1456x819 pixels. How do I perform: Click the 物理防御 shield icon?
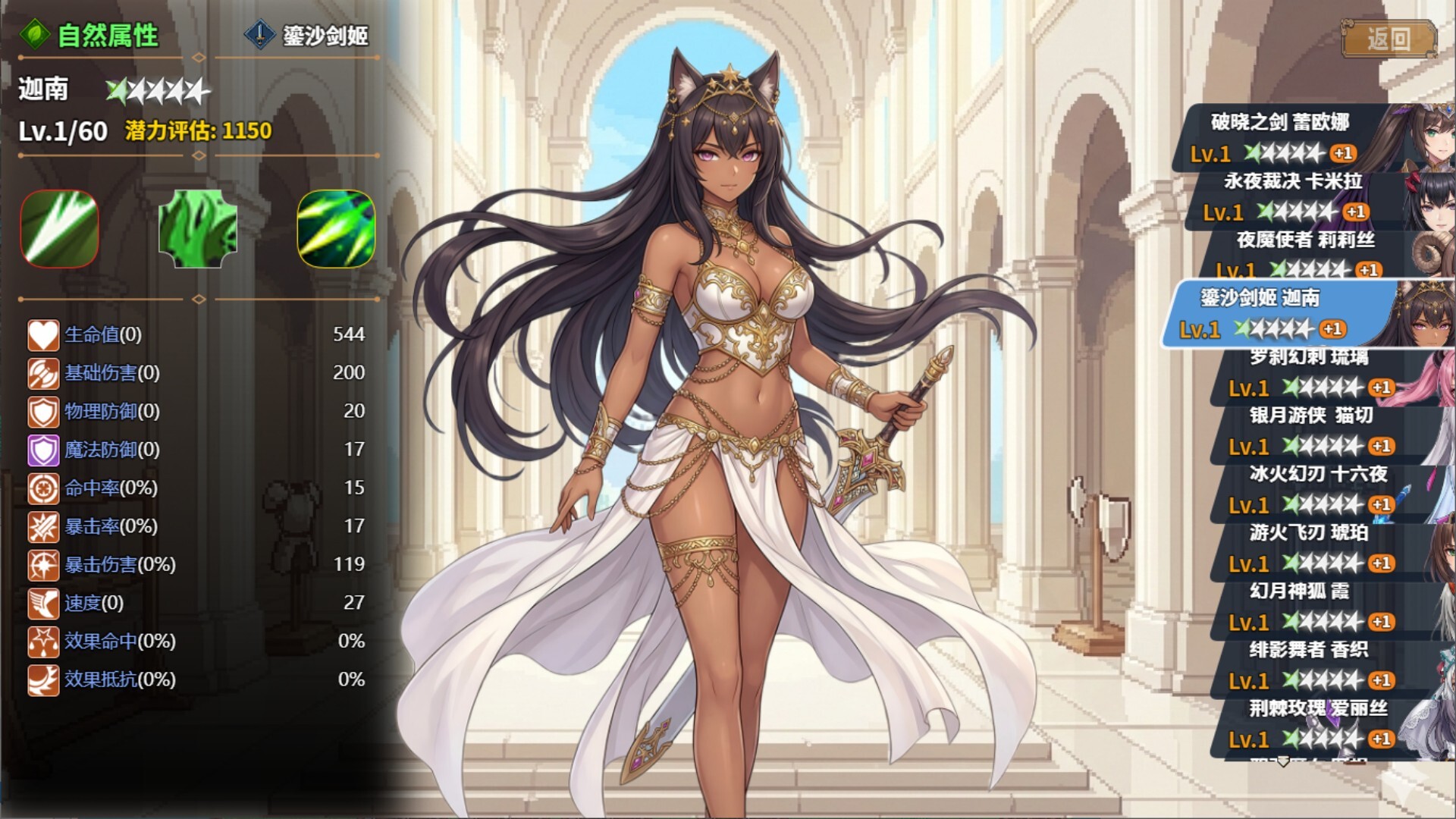pyautogui.click(x=43, y=412)
